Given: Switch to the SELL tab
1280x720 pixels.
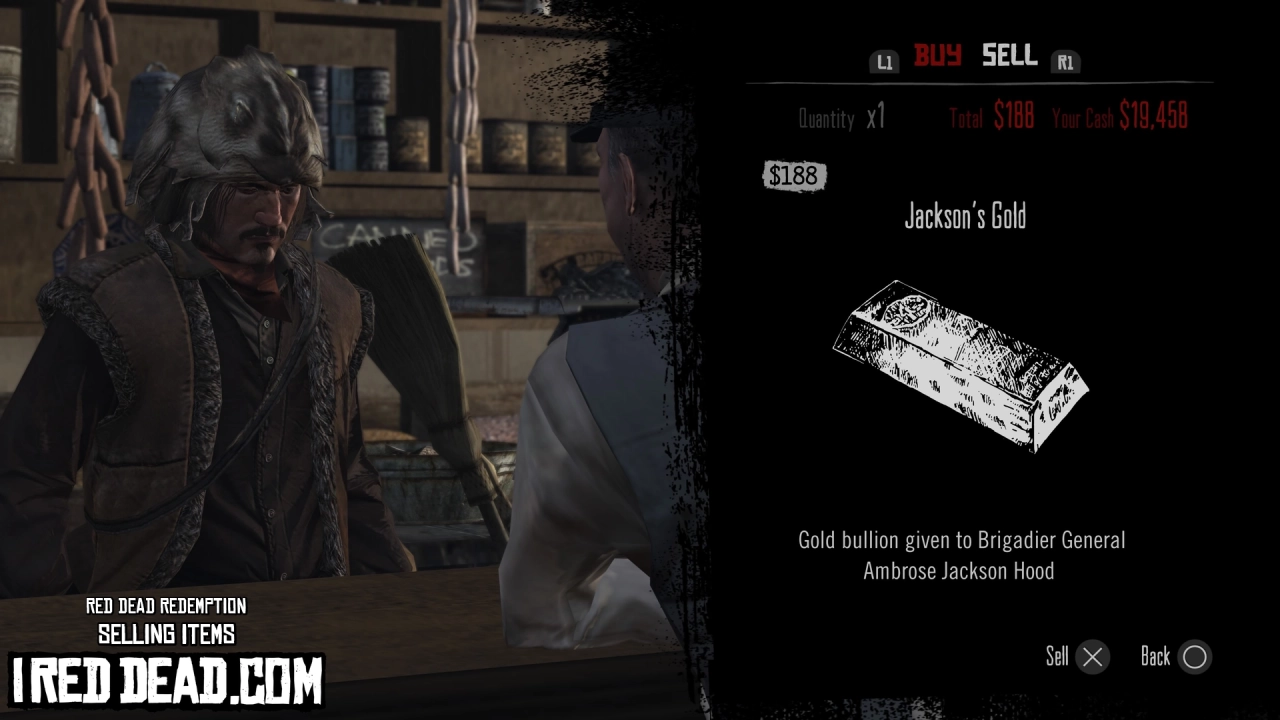Looking at the screenshot, I should pyautogui.click(x=1008, y=57).
